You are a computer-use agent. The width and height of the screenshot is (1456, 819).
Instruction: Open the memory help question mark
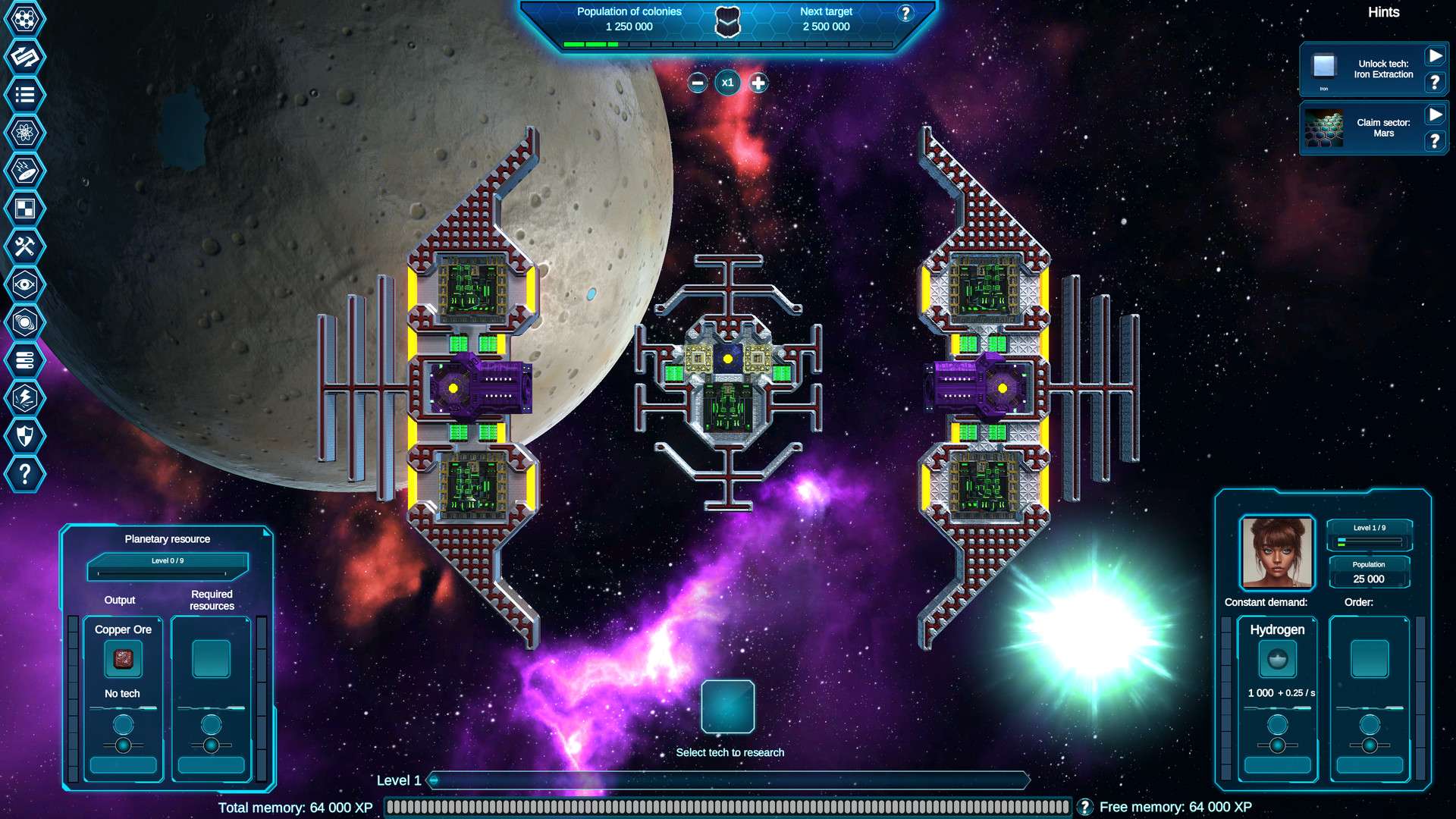(1085, 807)
